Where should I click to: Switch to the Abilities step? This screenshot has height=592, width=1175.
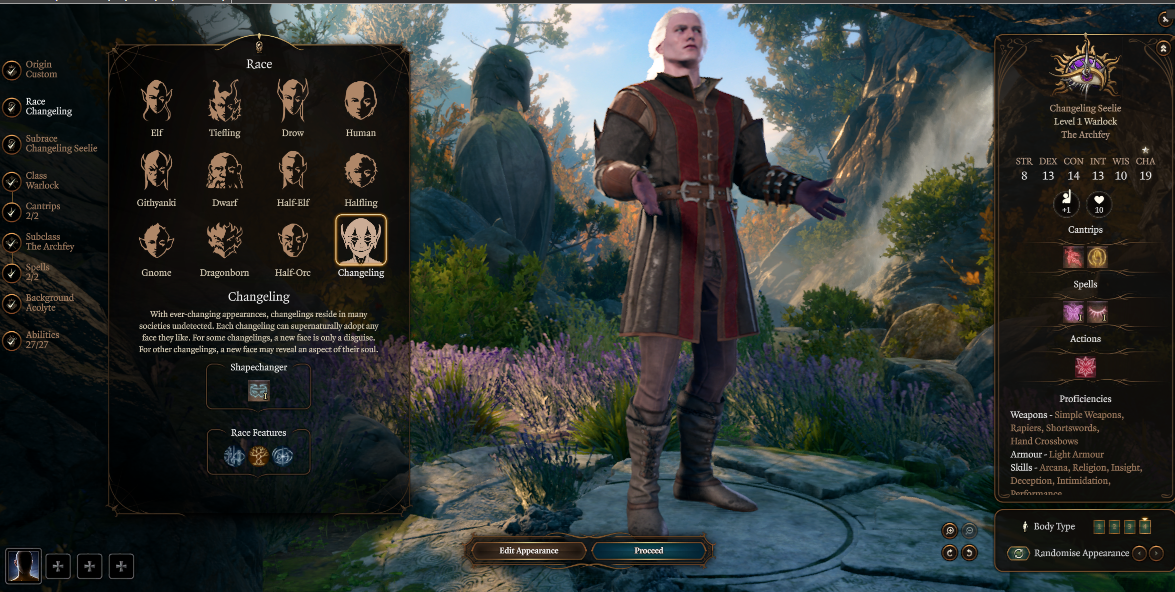point(42,340)
